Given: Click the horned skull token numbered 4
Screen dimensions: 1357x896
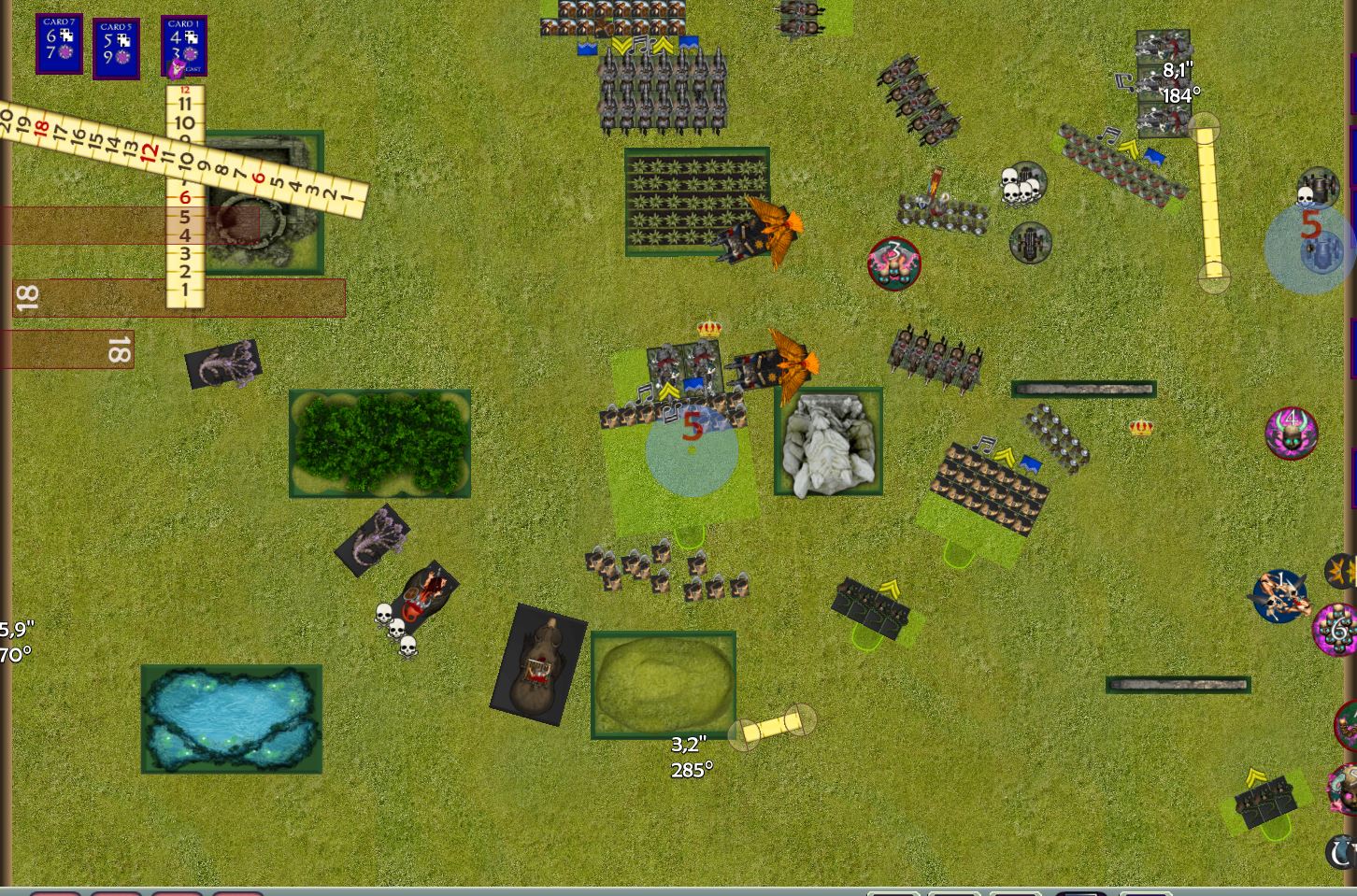Looking at the screenshot, I should click(1291, 432).
